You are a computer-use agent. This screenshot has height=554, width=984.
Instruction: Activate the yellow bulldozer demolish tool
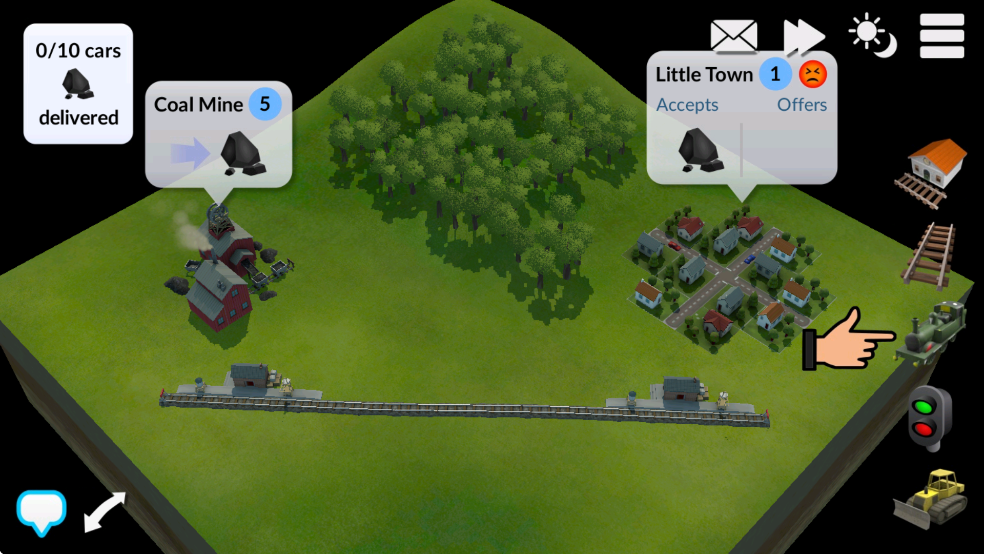[x=929, y=496]
